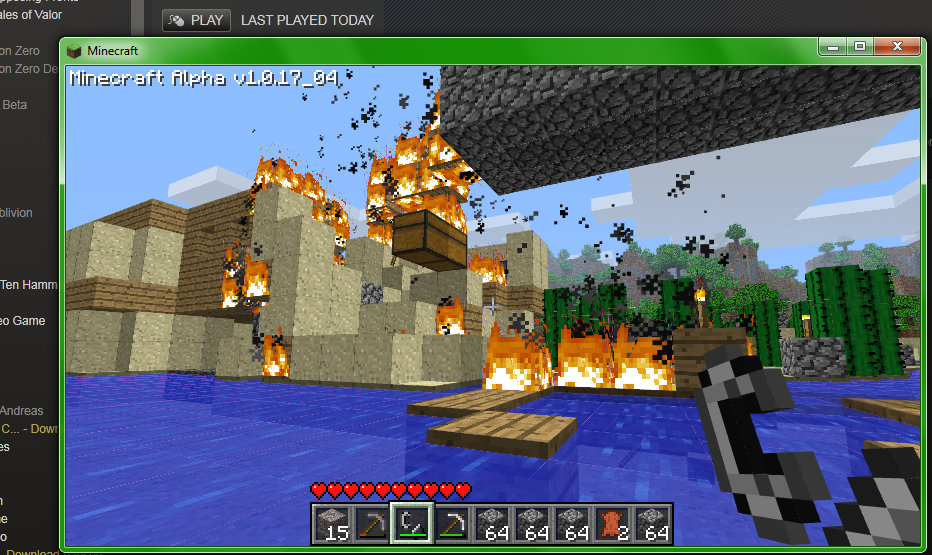The image size is (932, 555).
Task: Click the Steam PLAY button
Action: coord(197,20)
